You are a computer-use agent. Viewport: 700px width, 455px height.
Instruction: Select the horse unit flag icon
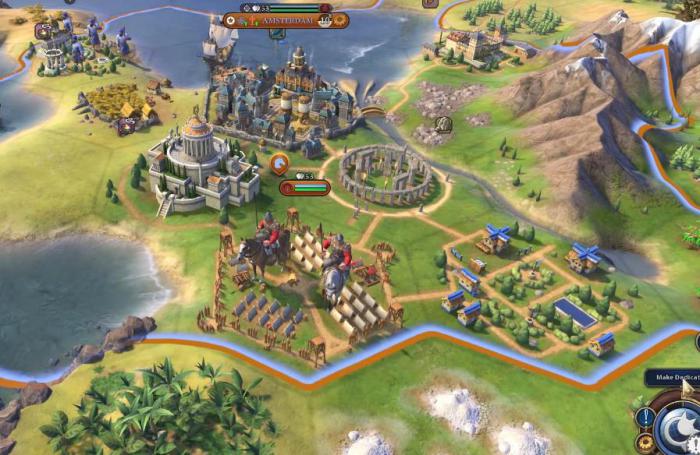pos(279,164)
